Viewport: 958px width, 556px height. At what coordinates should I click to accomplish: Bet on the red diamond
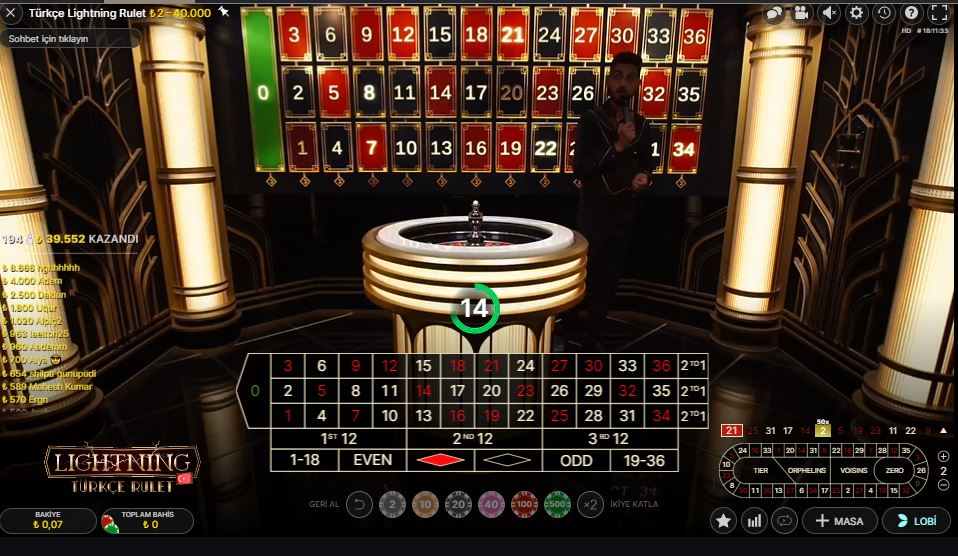coord(440,461)
